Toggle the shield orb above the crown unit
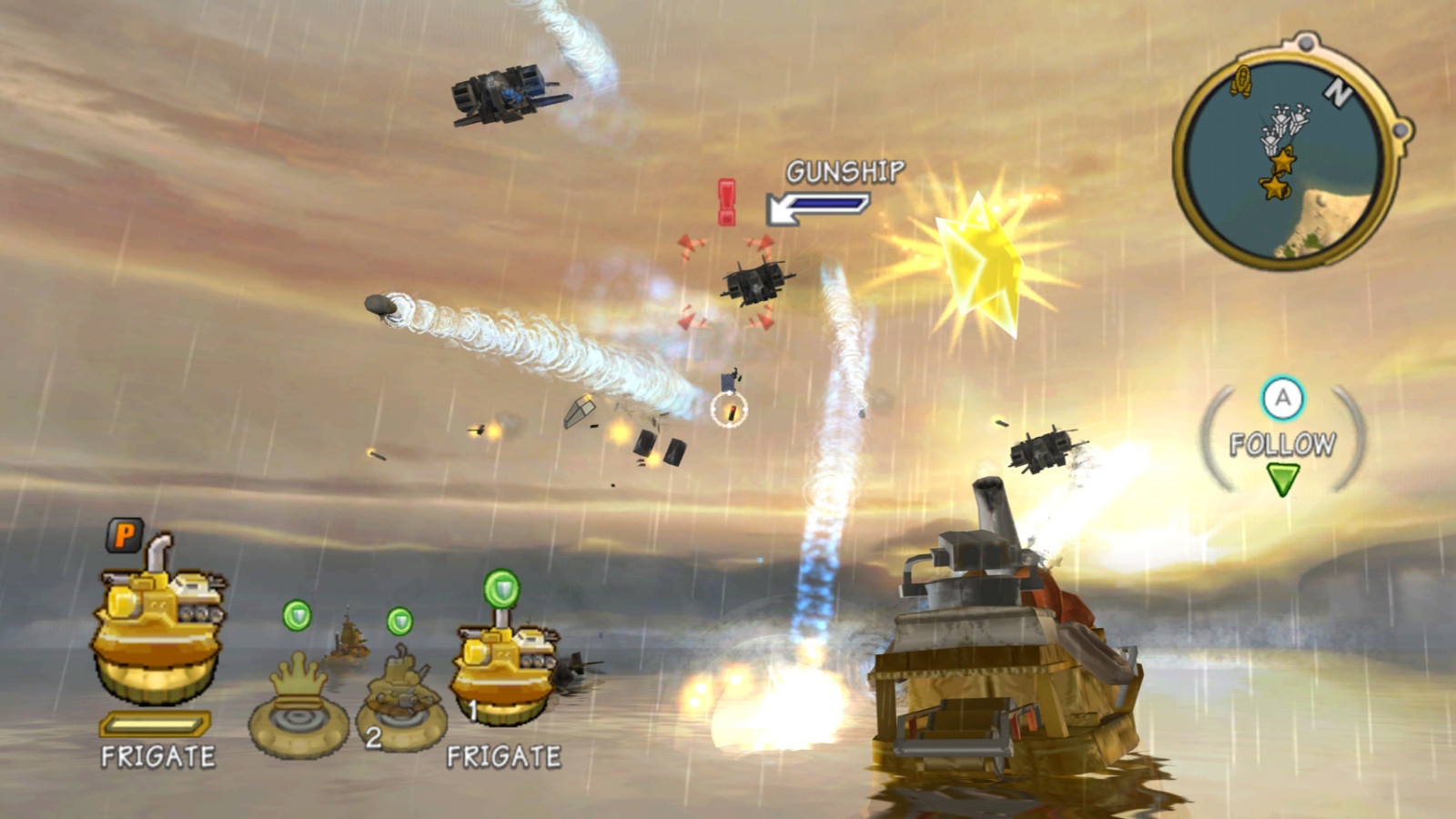 296,616
